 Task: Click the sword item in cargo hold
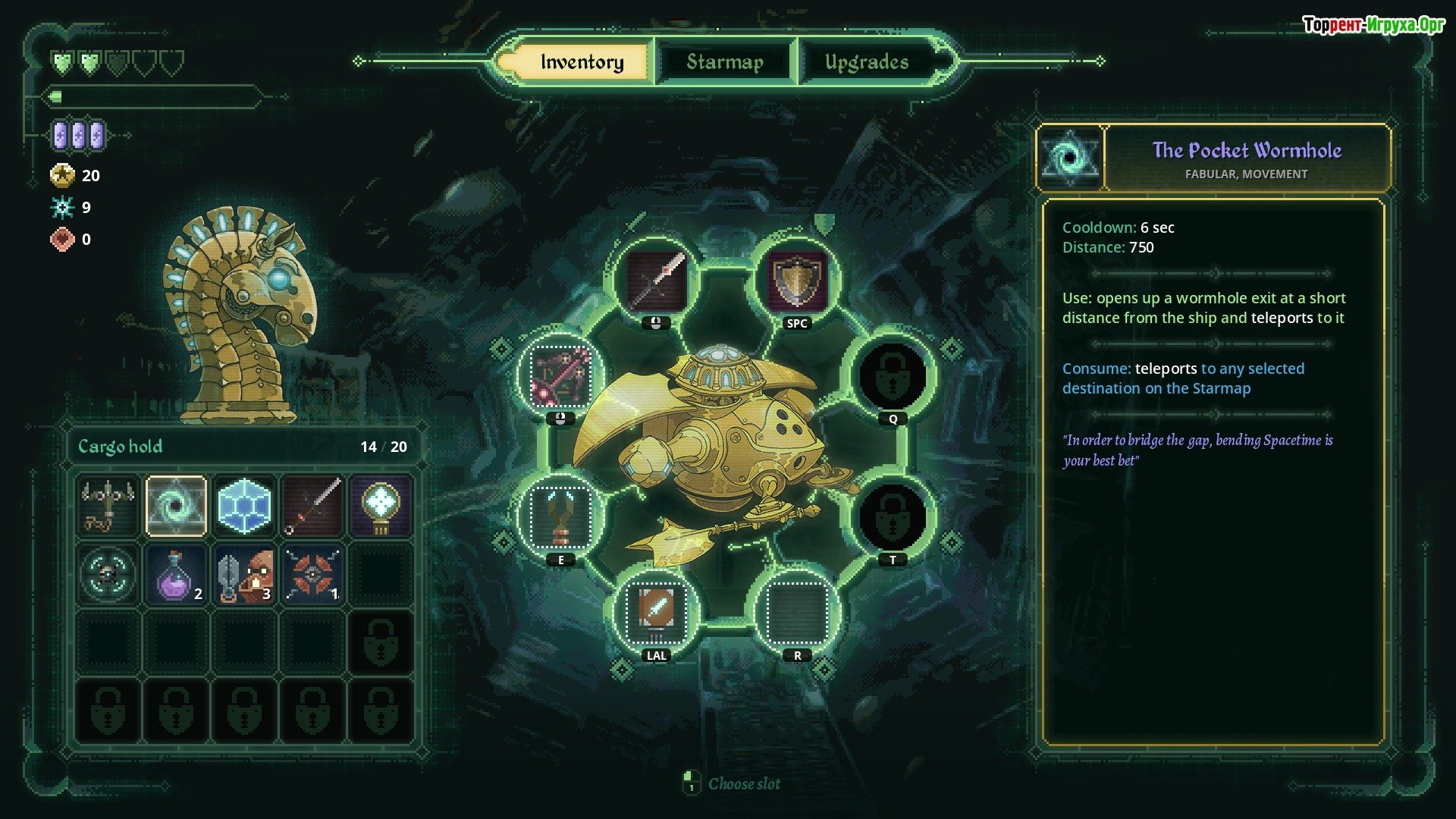pos(312,506)
